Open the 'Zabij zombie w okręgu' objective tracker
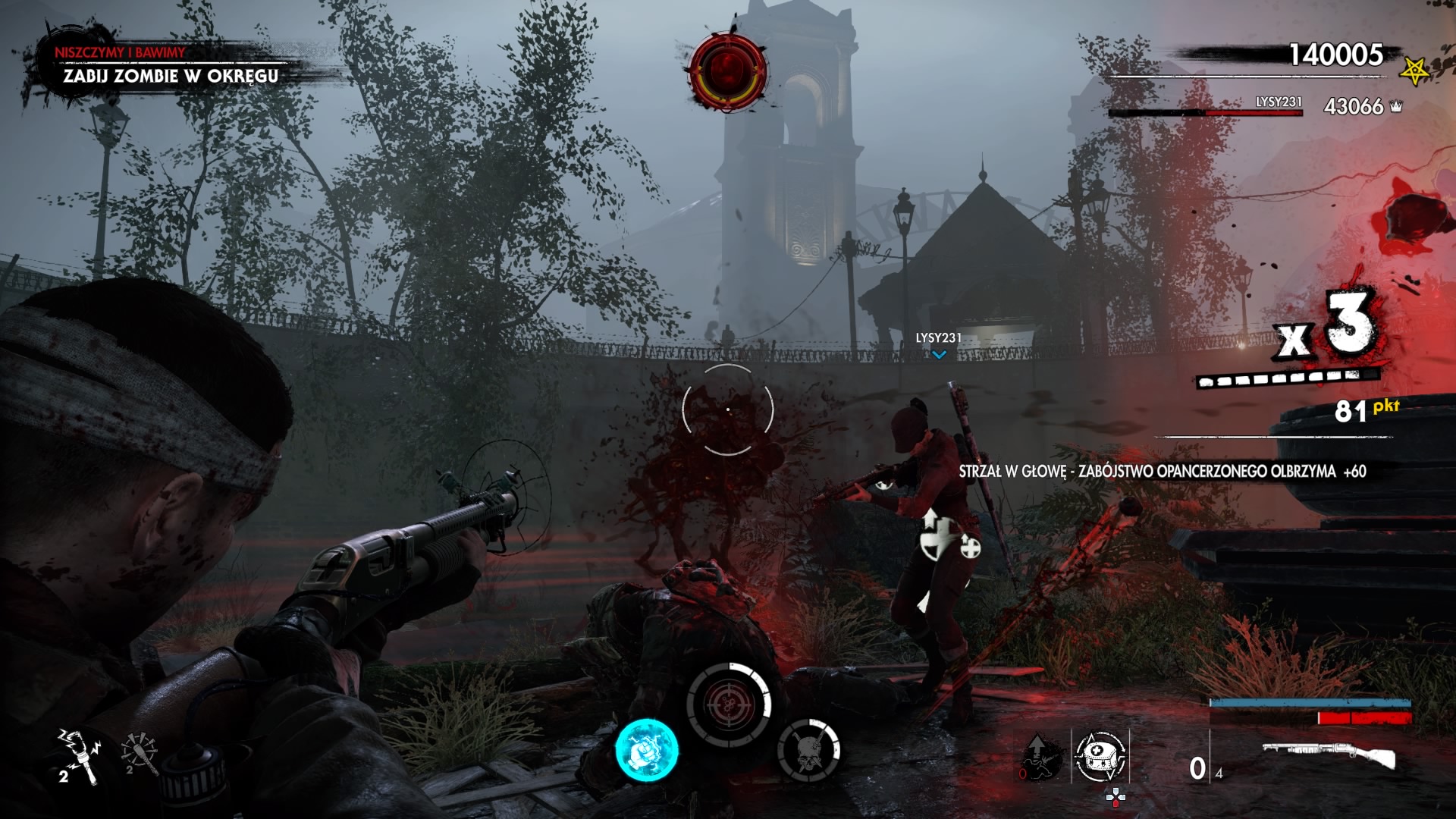 click(171, 76)
